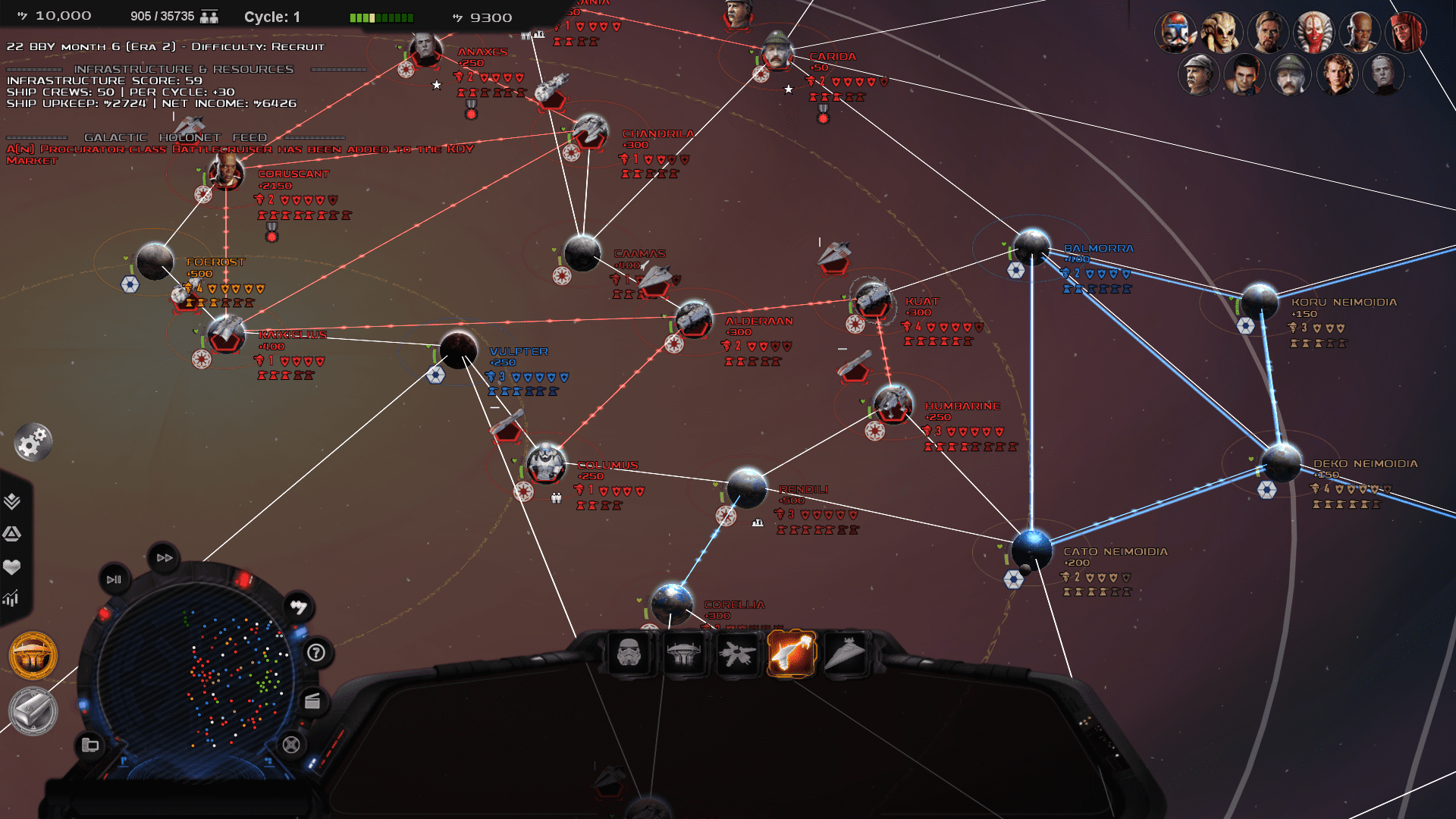Viewport: 1456px width, 819px height.
Task: Toggle the play/pause game speed button
Action: [114, 579]
